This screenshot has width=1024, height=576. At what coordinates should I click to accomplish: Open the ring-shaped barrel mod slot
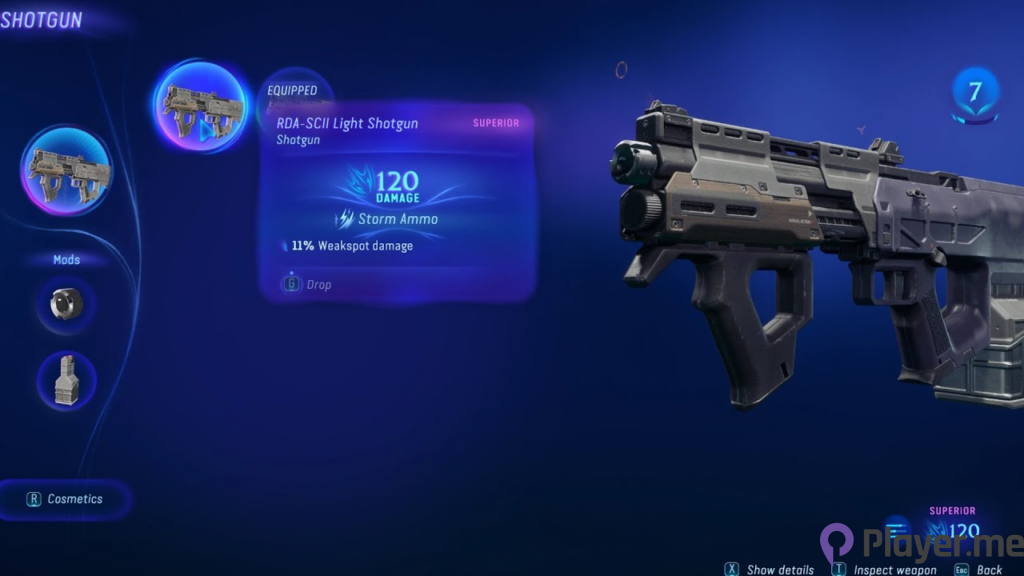[x=67, y=304]
